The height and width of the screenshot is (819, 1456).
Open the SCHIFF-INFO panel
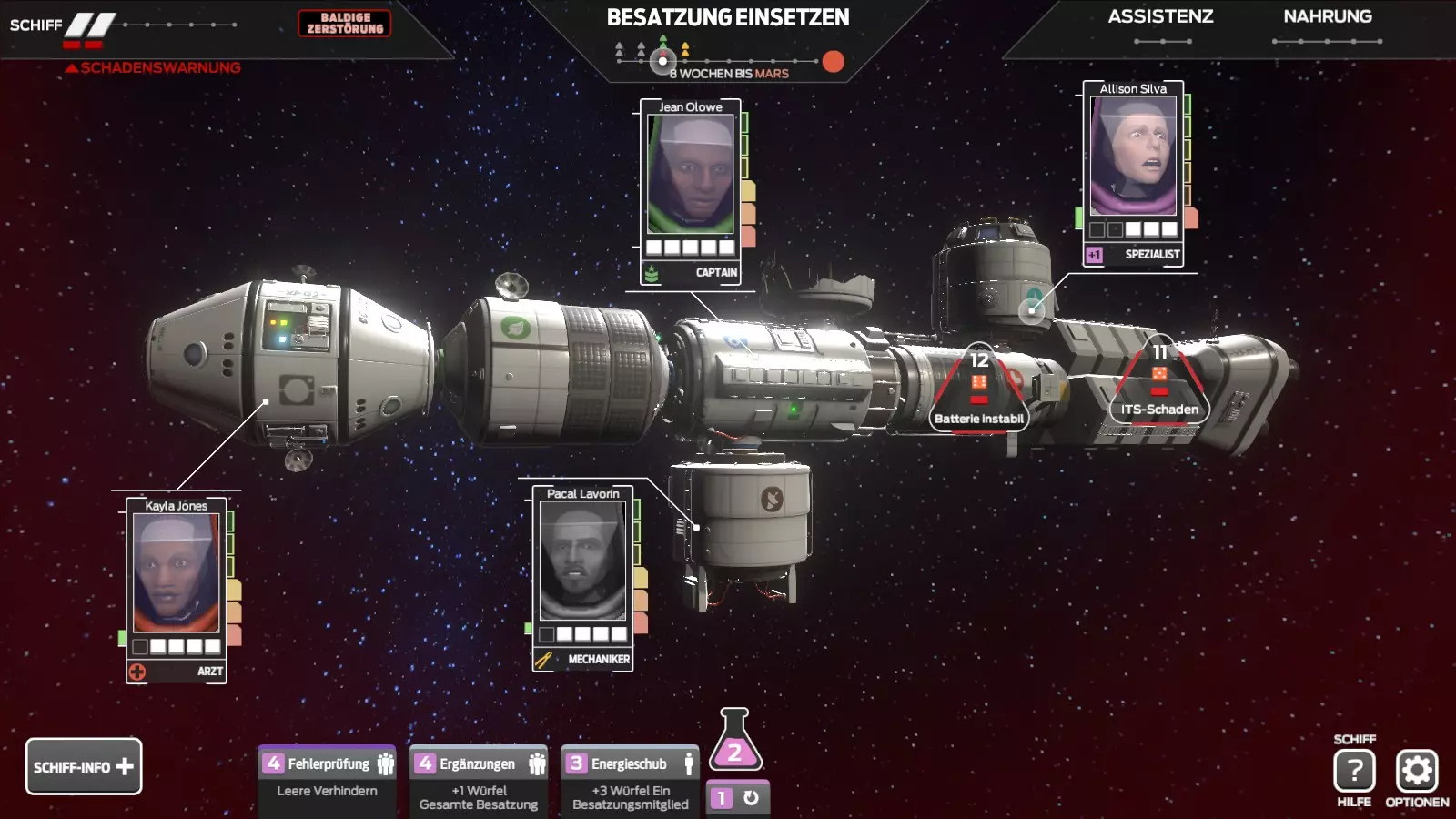click(x=84, y=766)
